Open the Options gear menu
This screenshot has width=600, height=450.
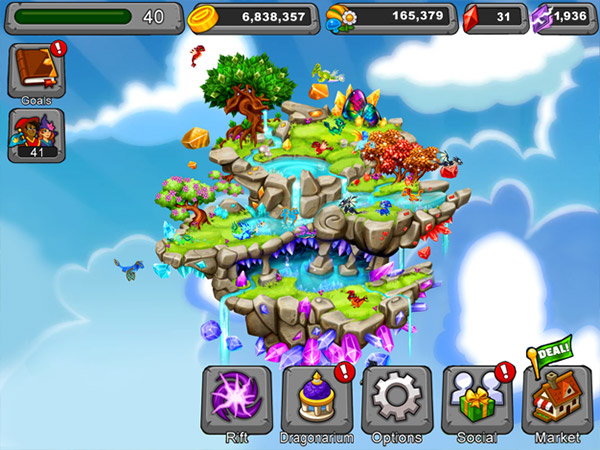(x=397, y=400)
